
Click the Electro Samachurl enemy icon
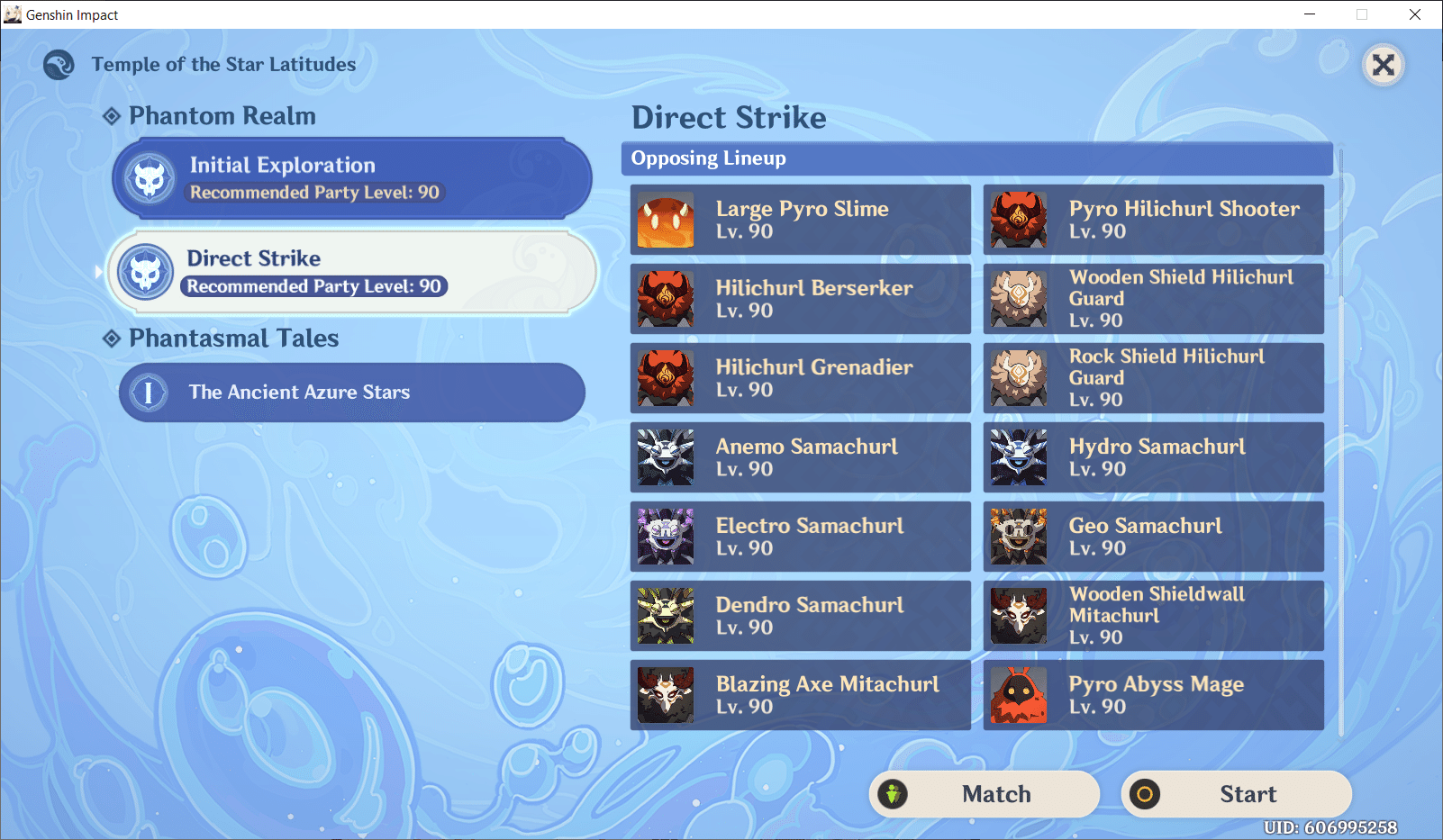pyautogui.click(x=665, y=537)
